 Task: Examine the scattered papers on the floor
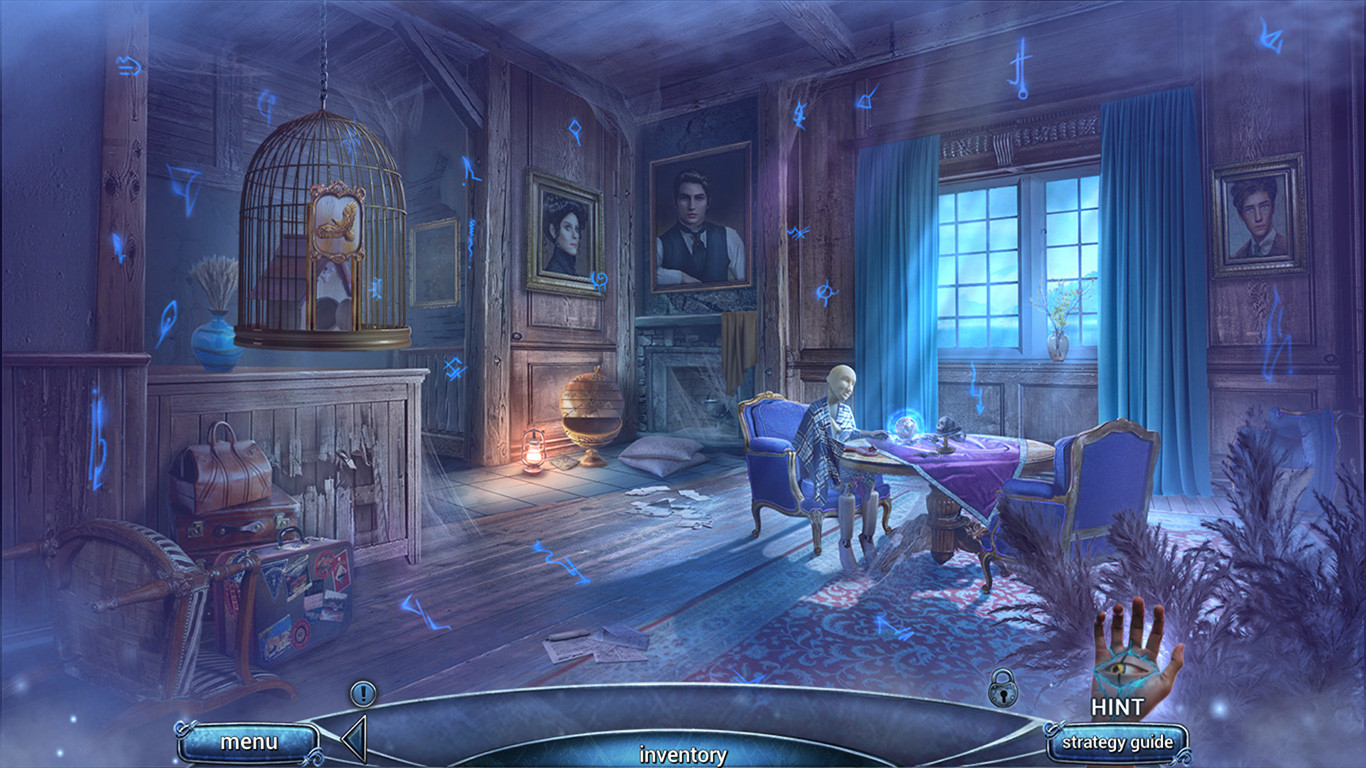(600, 645)
